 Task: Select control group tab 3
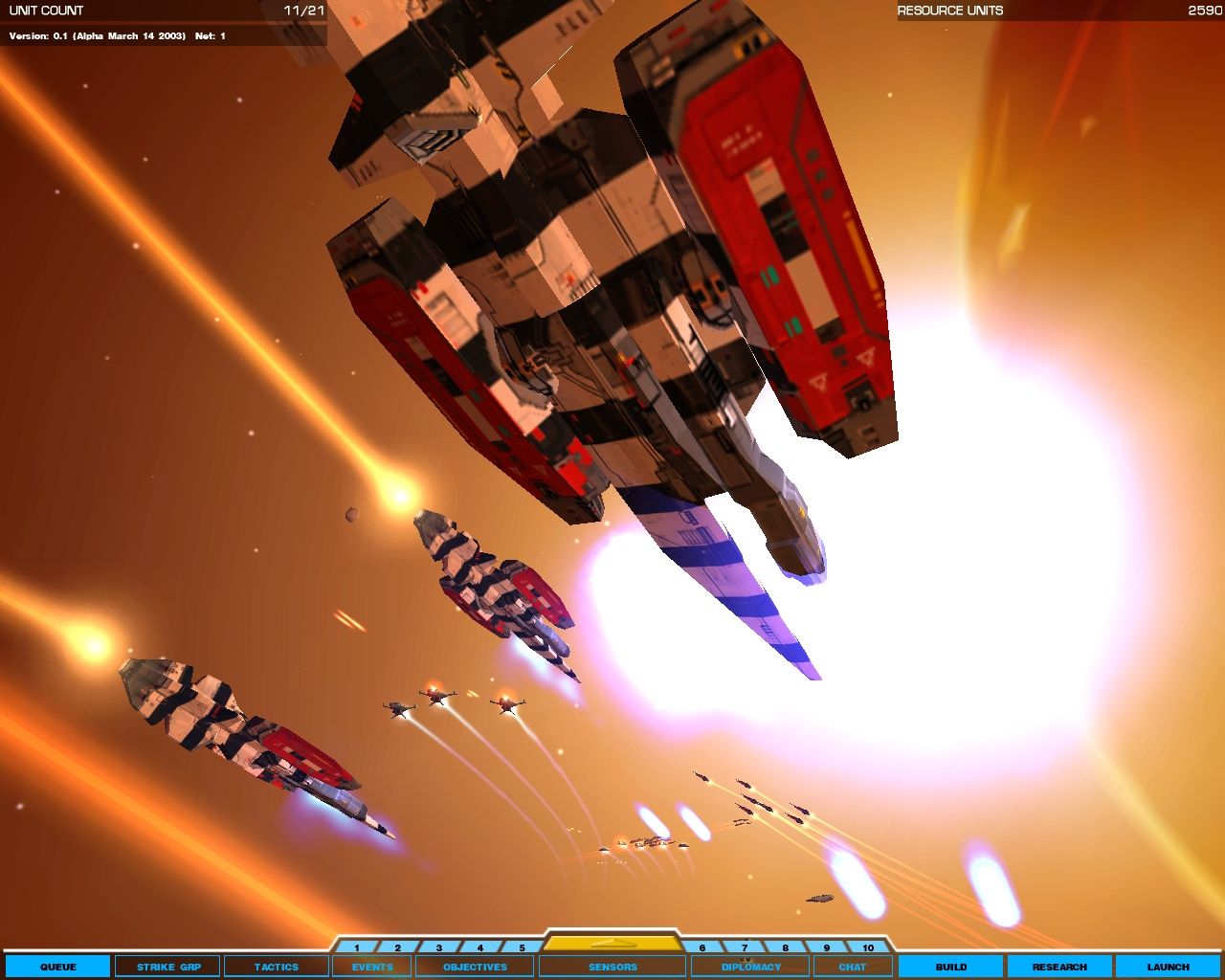[438, 945]
